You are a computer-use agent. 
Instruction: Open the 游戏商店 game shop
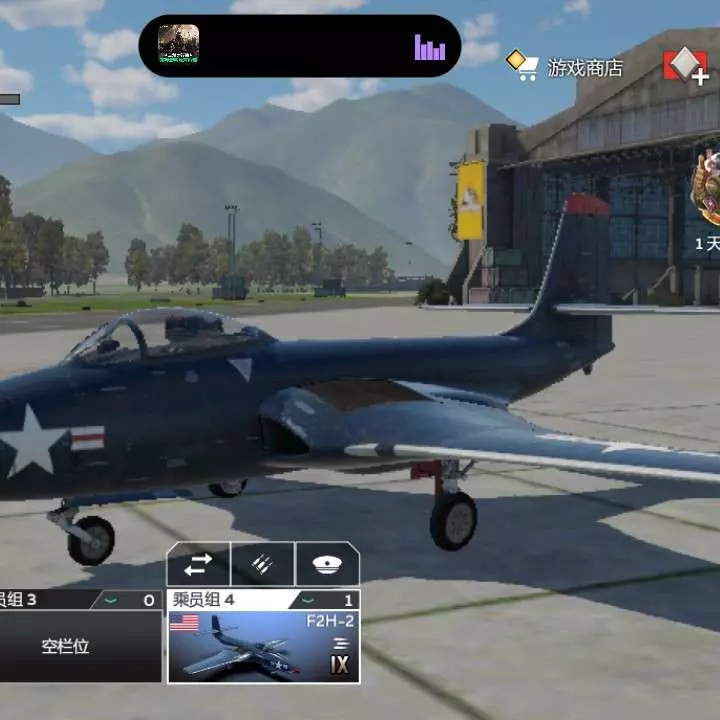(x=566, y=66)
